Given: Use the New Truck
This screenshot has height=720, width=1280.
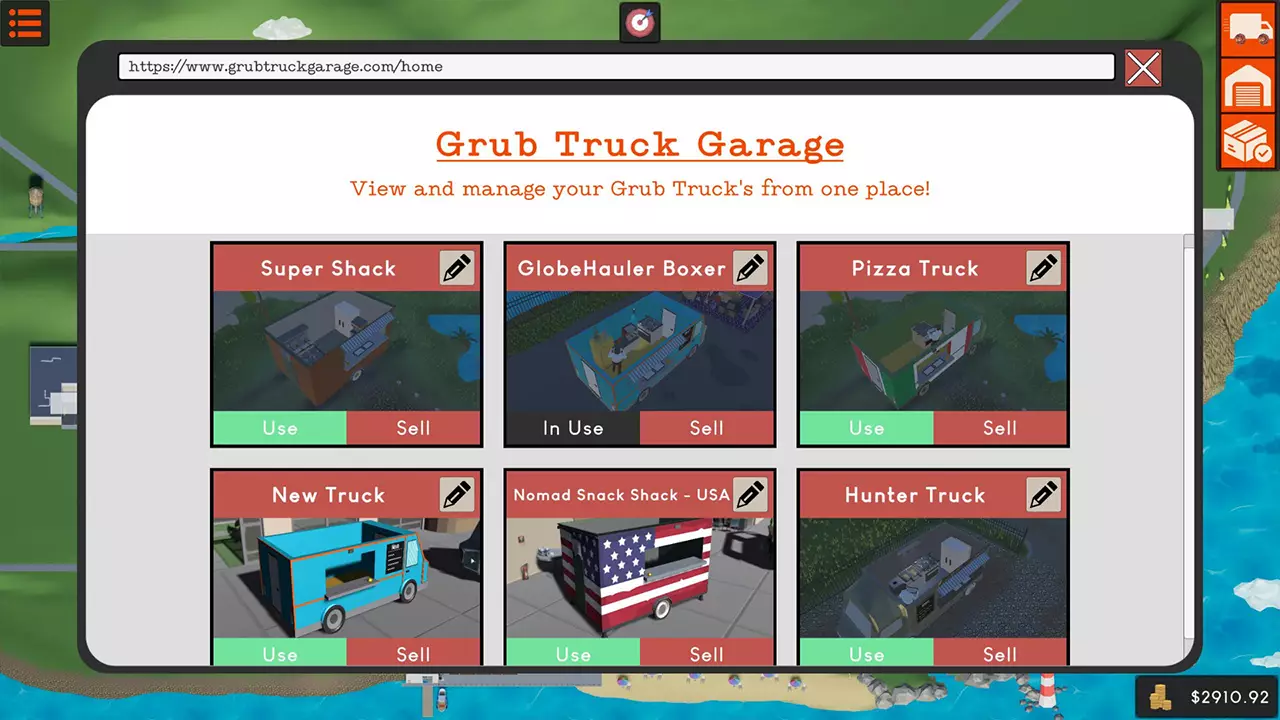Looking at the screenshot, I should (279, 654).
